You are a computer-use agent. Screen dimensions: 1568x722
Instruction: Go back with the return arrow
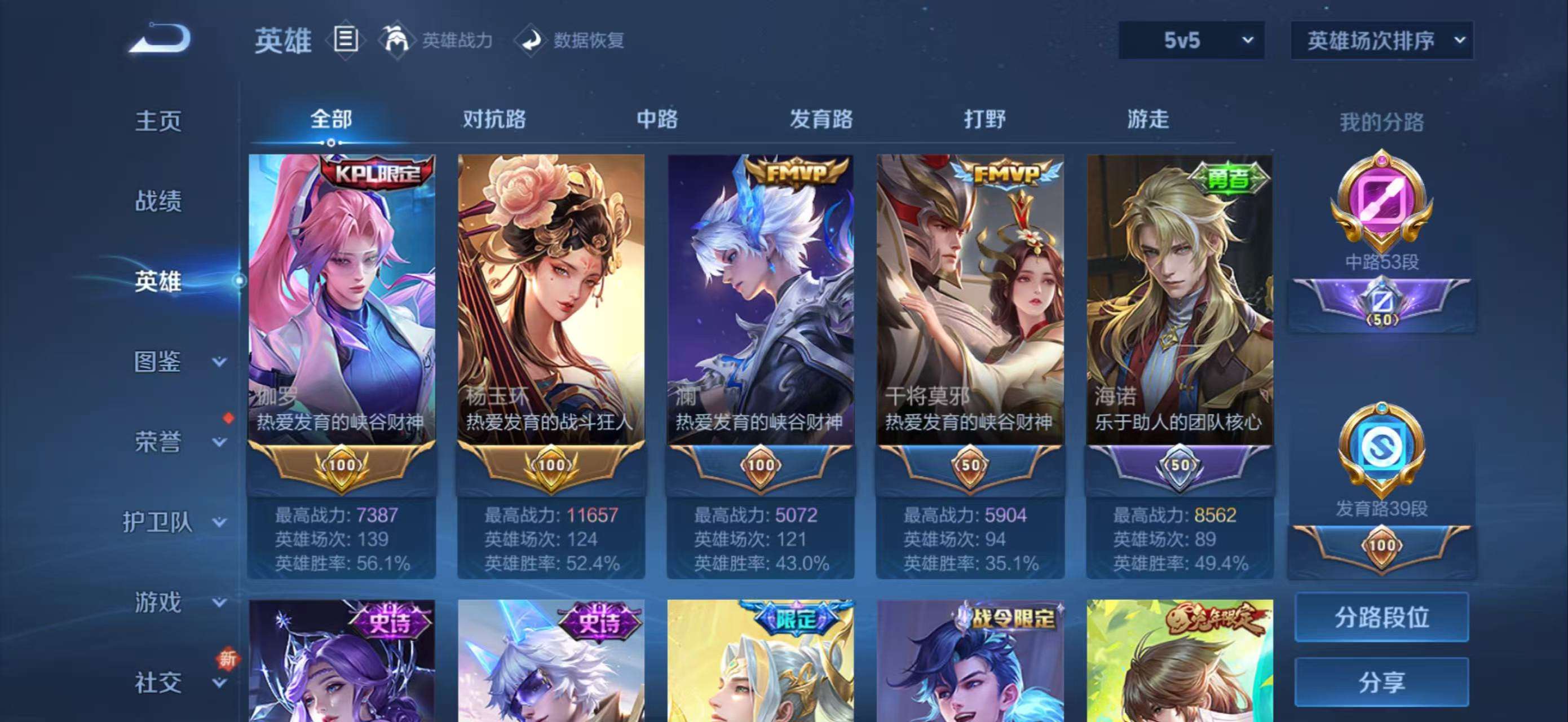pyautogui.click(x=160, y=39)
